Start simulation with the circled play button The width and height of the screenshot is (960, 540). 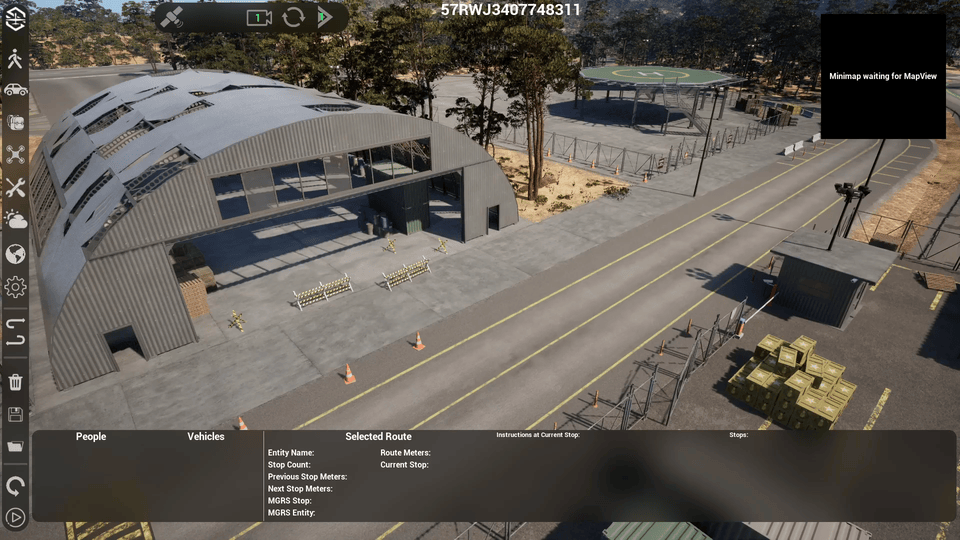click(x=15, y=517)
